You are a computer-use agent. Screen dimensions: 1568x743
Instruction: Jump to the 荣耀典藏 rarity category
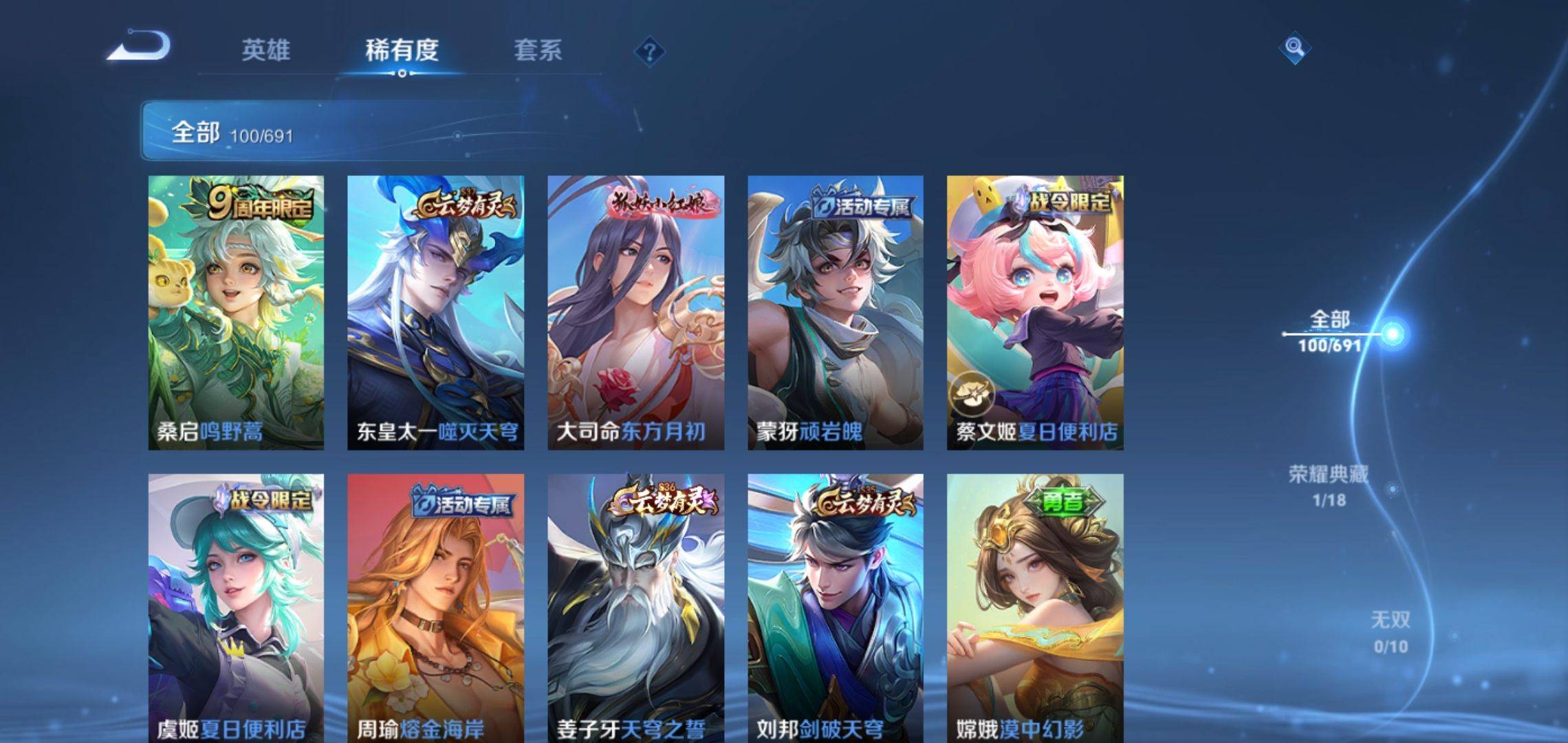tap(1328, 485)
